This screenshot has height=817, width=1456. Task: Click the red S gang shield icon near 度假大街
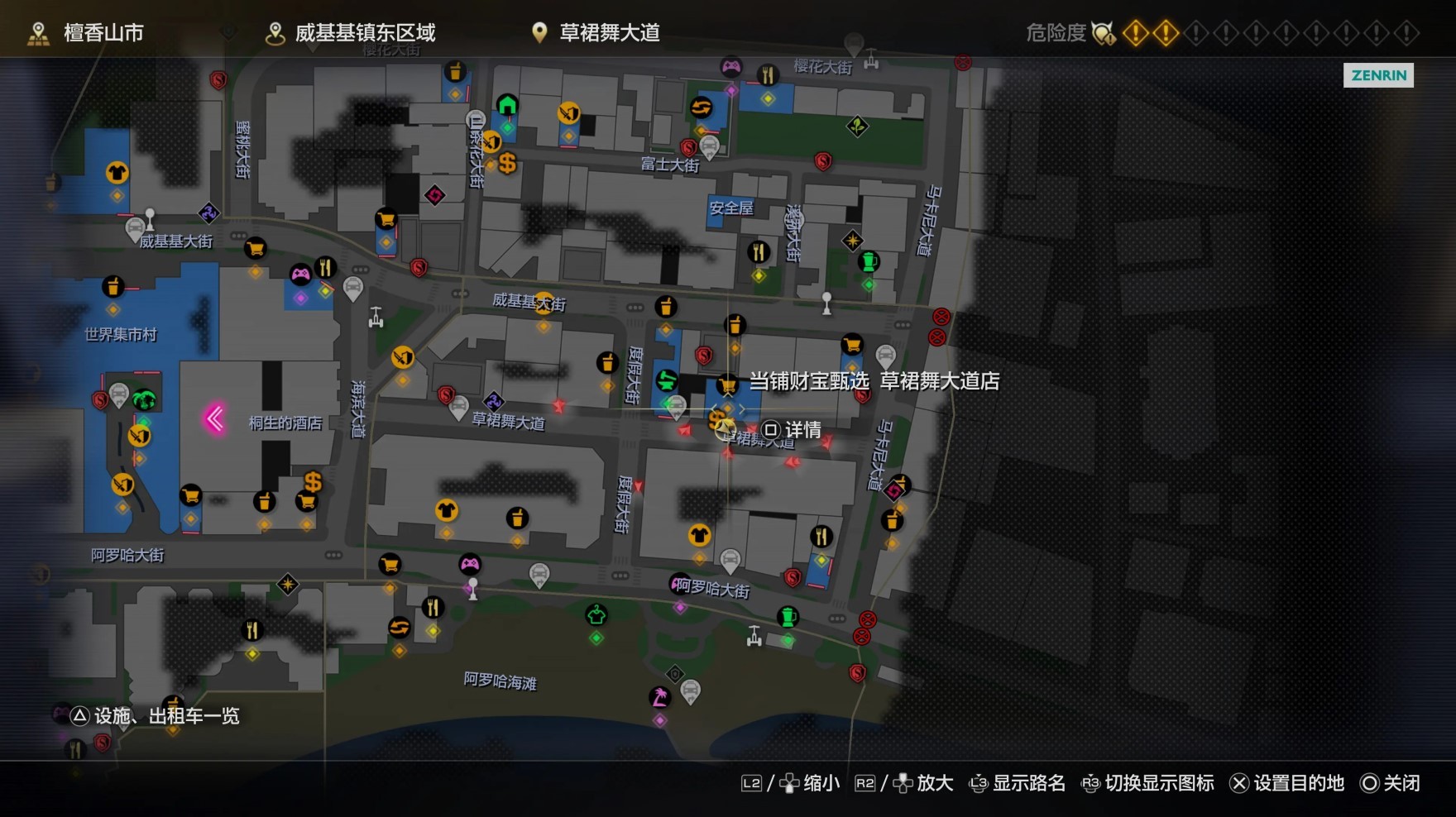coord(704,356)
